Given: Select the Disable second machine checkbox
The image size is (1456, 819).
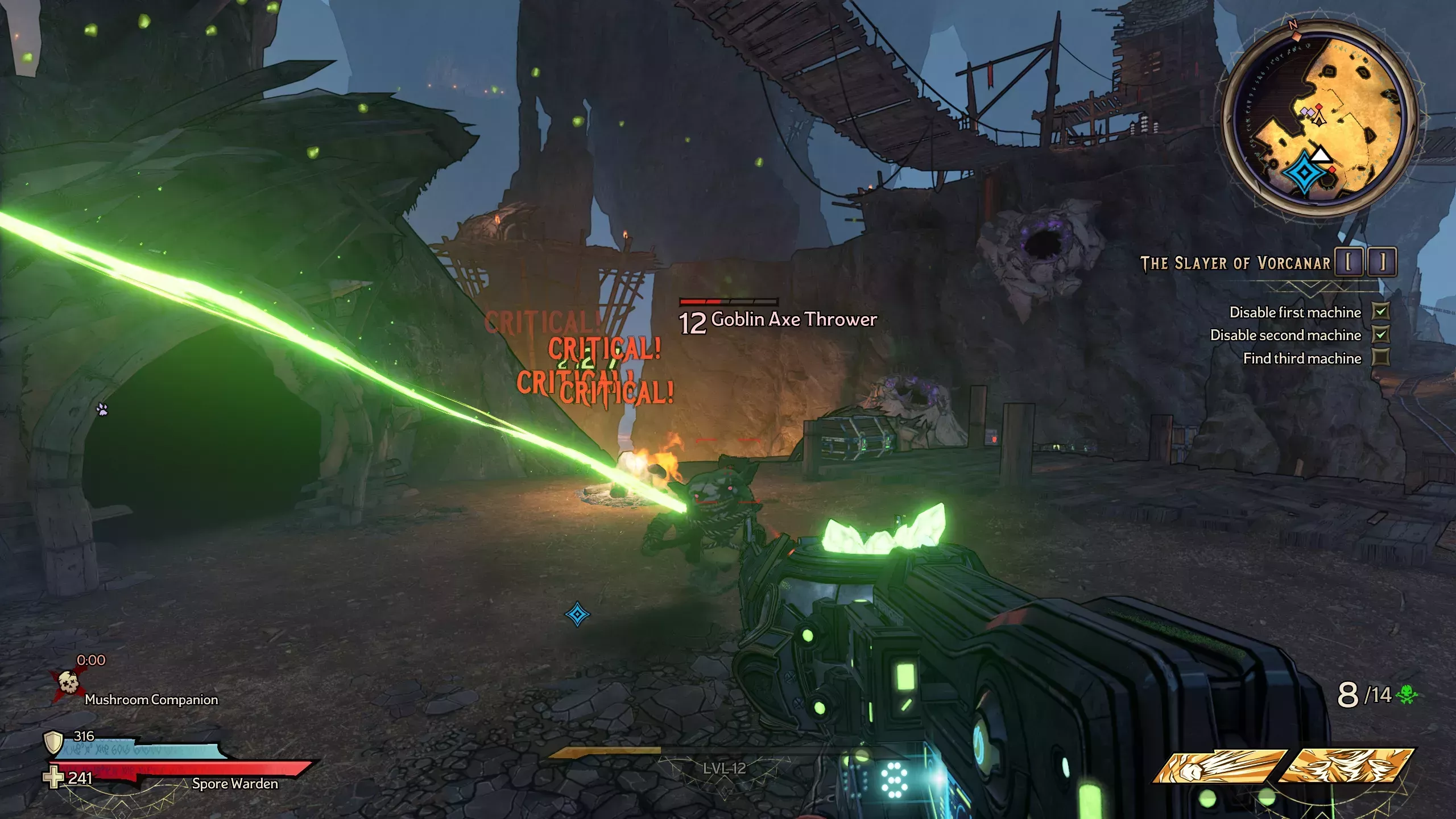Looking at the screenshot, I should pos(1380,334).
